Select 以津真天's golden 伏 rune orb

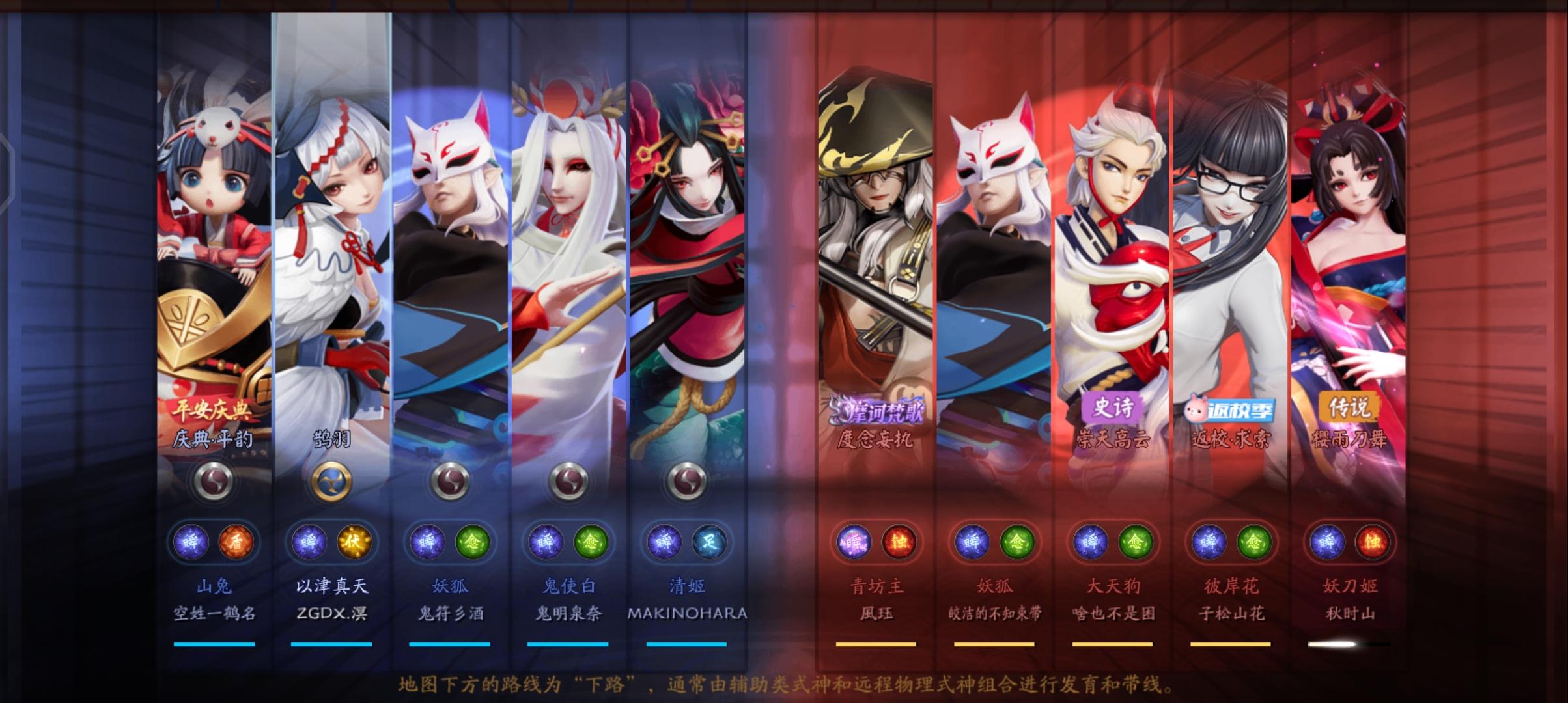pos(355,540)
